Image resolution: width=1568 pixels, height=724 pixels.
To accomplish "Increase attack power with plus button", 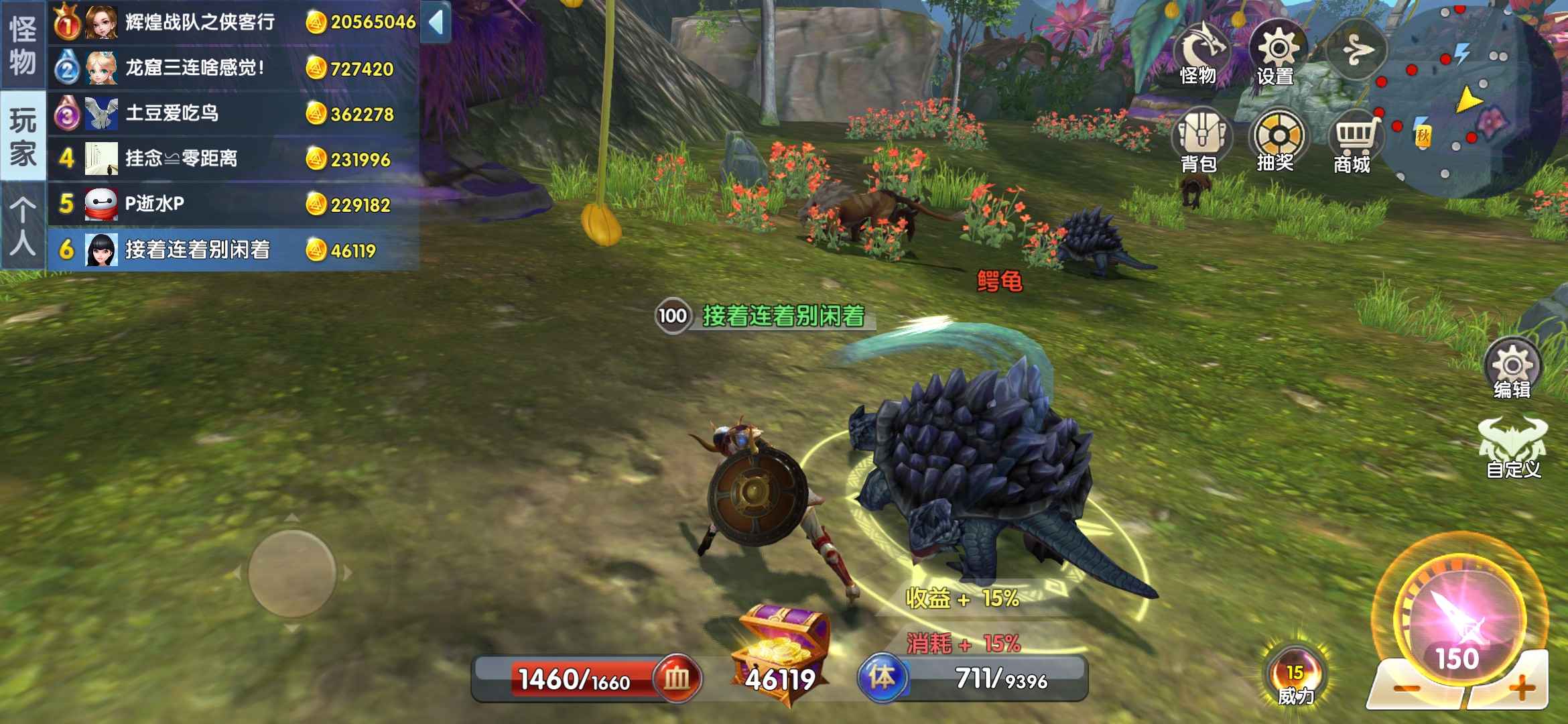I will (1521, 686).
